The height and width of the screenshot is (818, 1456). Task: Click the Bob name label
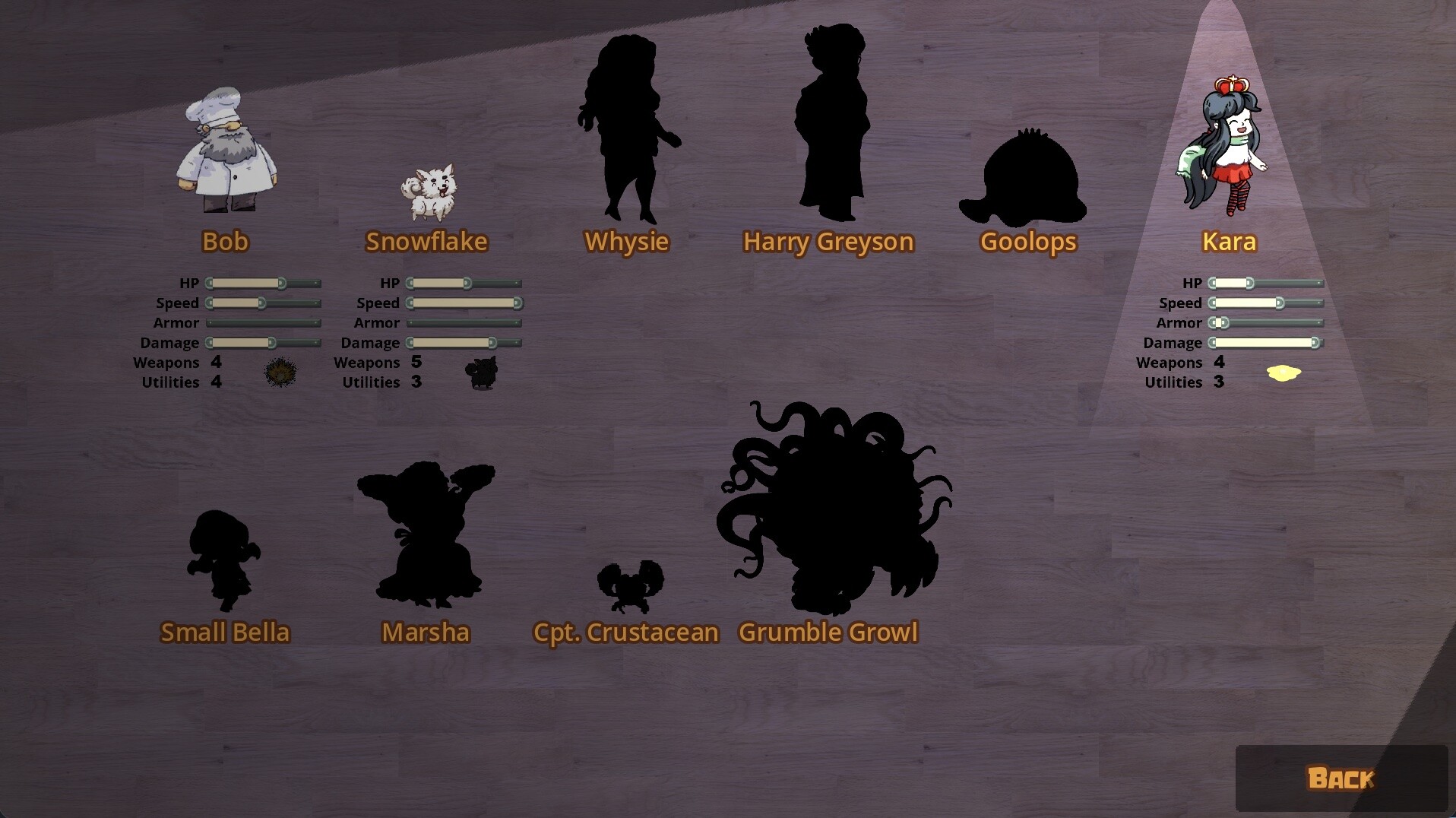[x=225, y=241]
